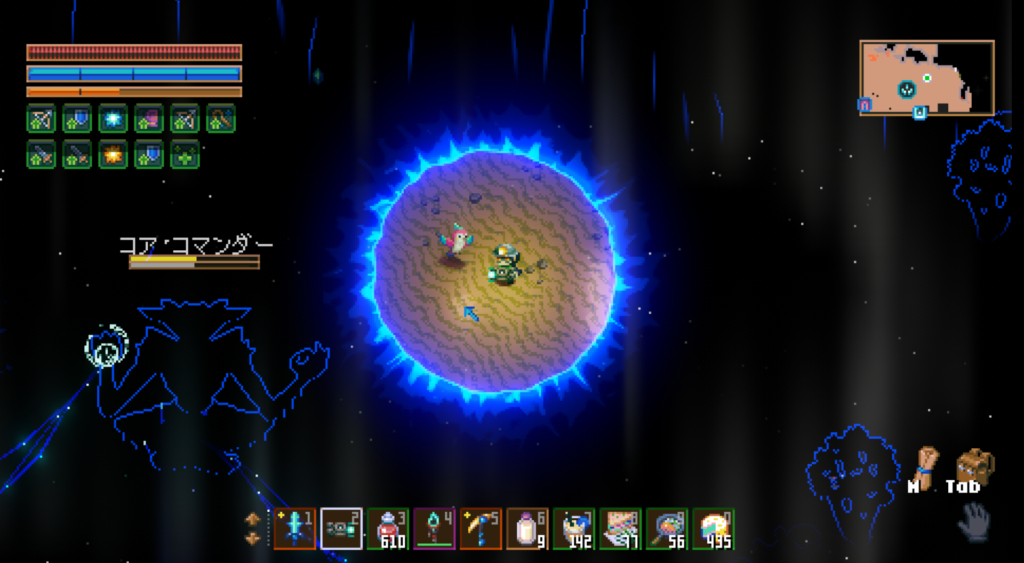
Task: Inspect the cyan starburst buff icon
Action: [113, 119]
